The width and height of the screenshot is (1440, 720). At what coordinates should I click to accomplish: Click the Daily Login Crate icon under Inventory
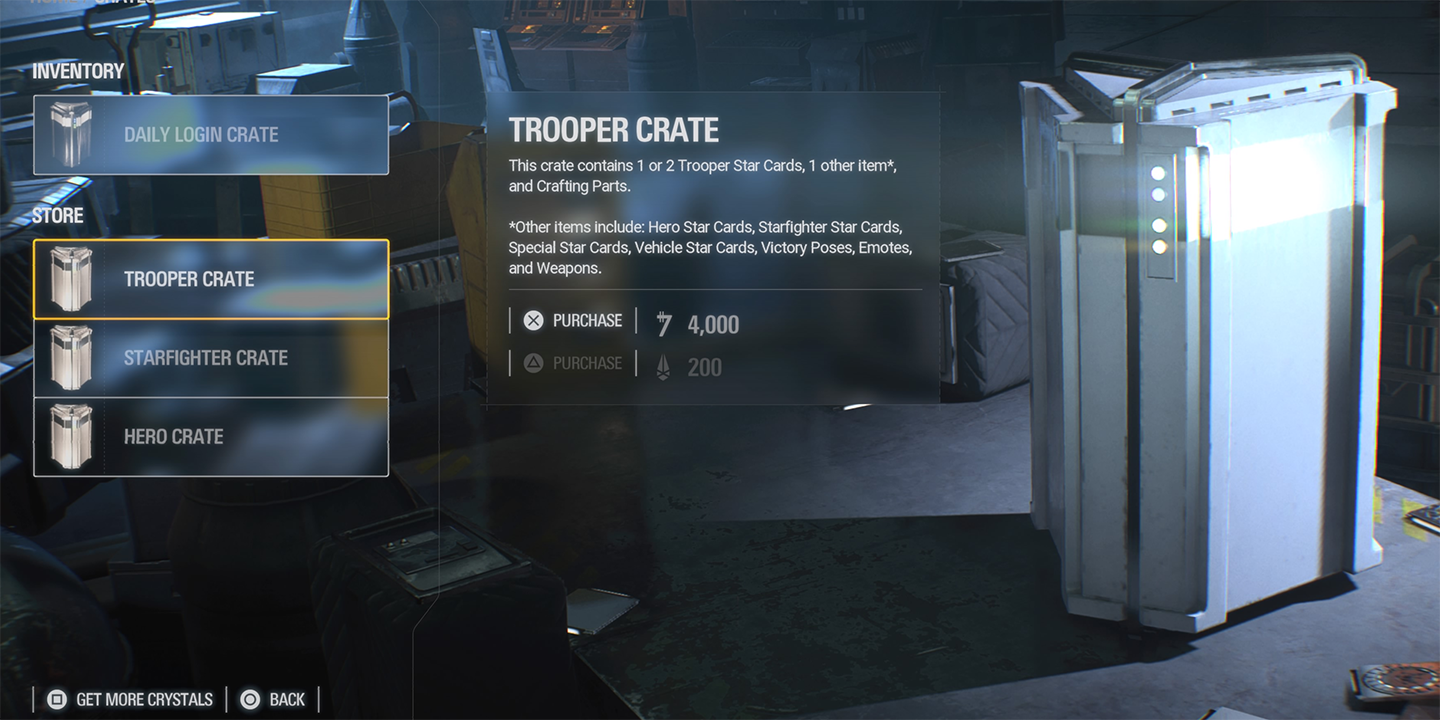[72, 134]
